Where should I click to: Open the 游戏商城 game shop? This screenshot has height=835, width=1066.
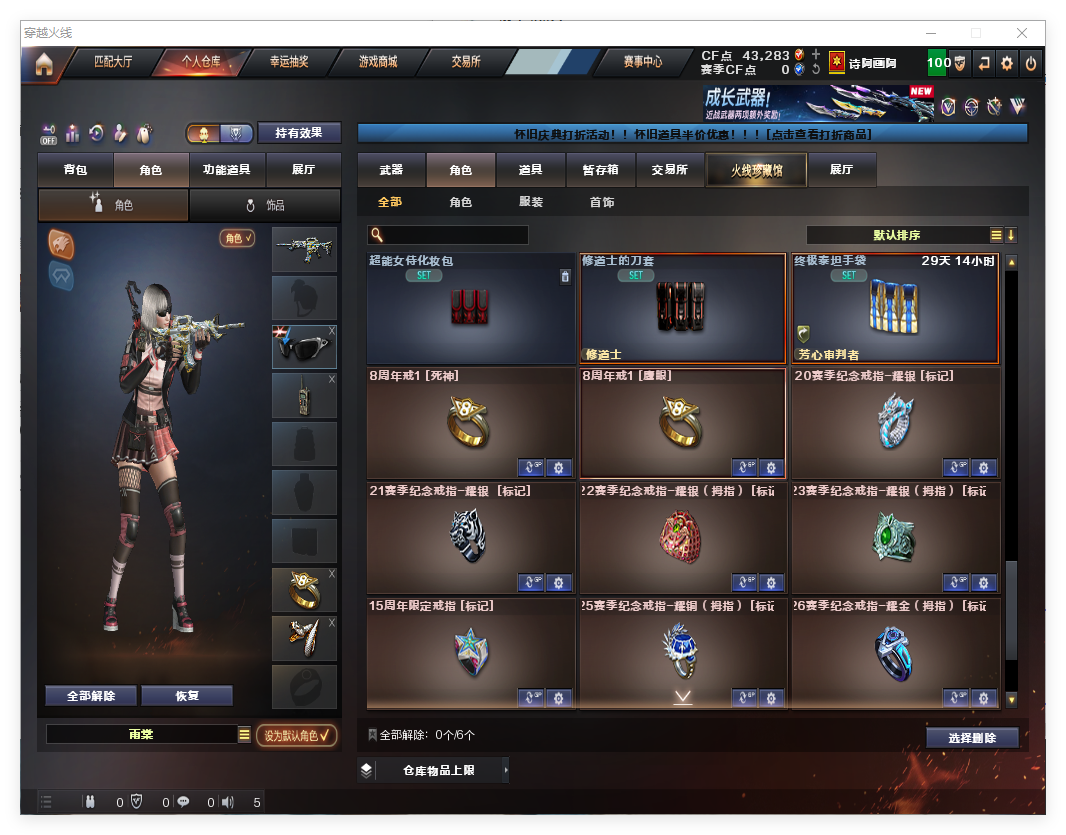pos(378,62)
